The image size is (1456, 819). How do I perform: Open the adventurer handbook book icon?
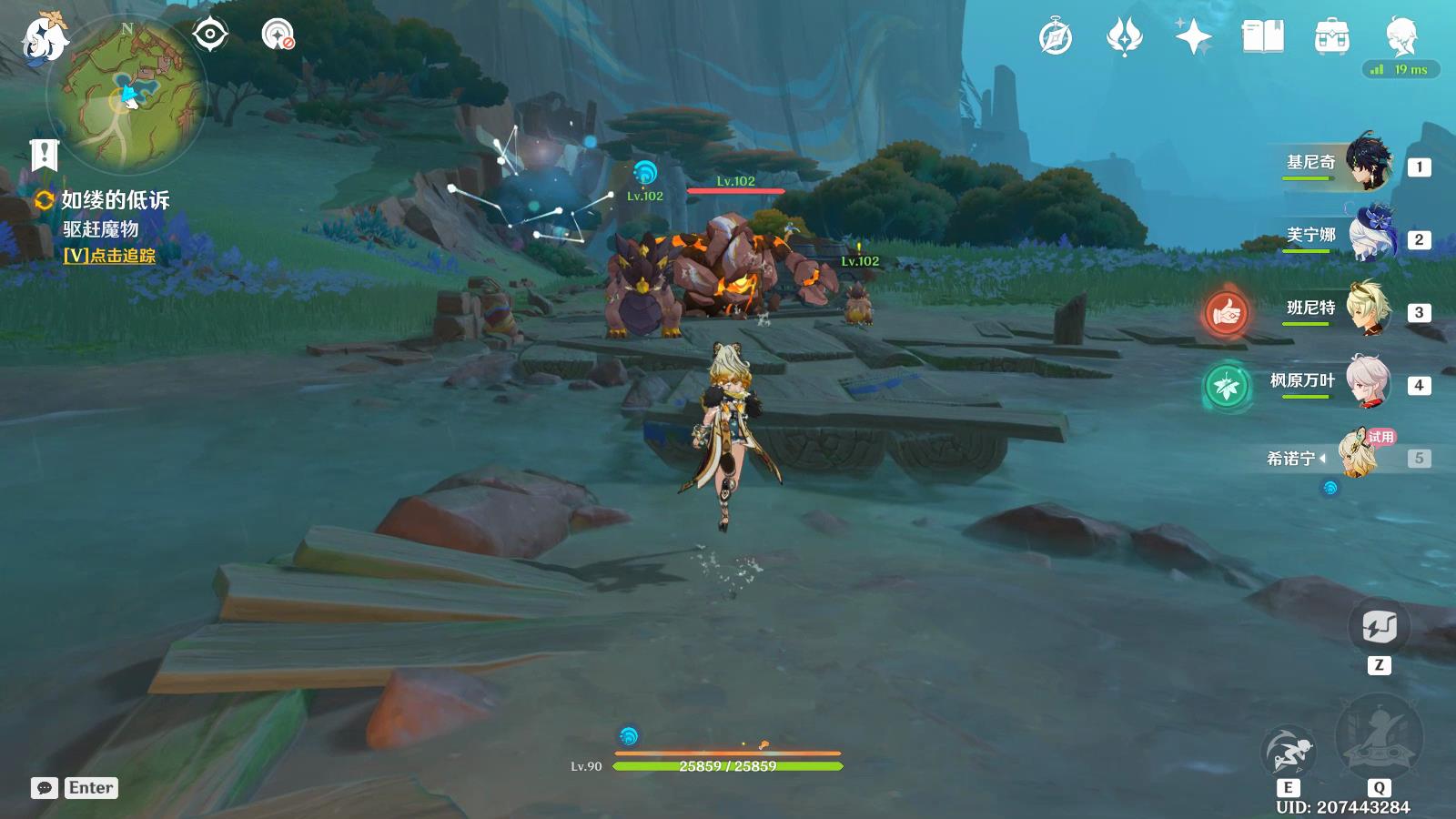(1262, 37)
